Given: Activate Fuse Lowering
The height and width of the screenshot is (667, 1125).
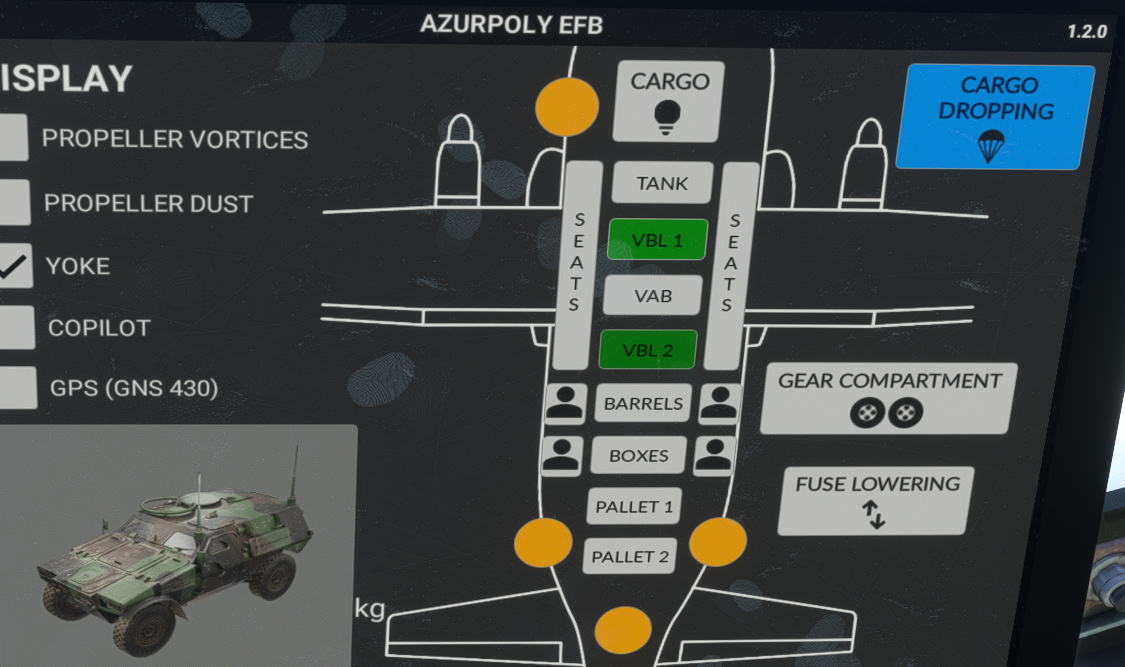Looking at the screenshot, I should click(x=876, y=499).
